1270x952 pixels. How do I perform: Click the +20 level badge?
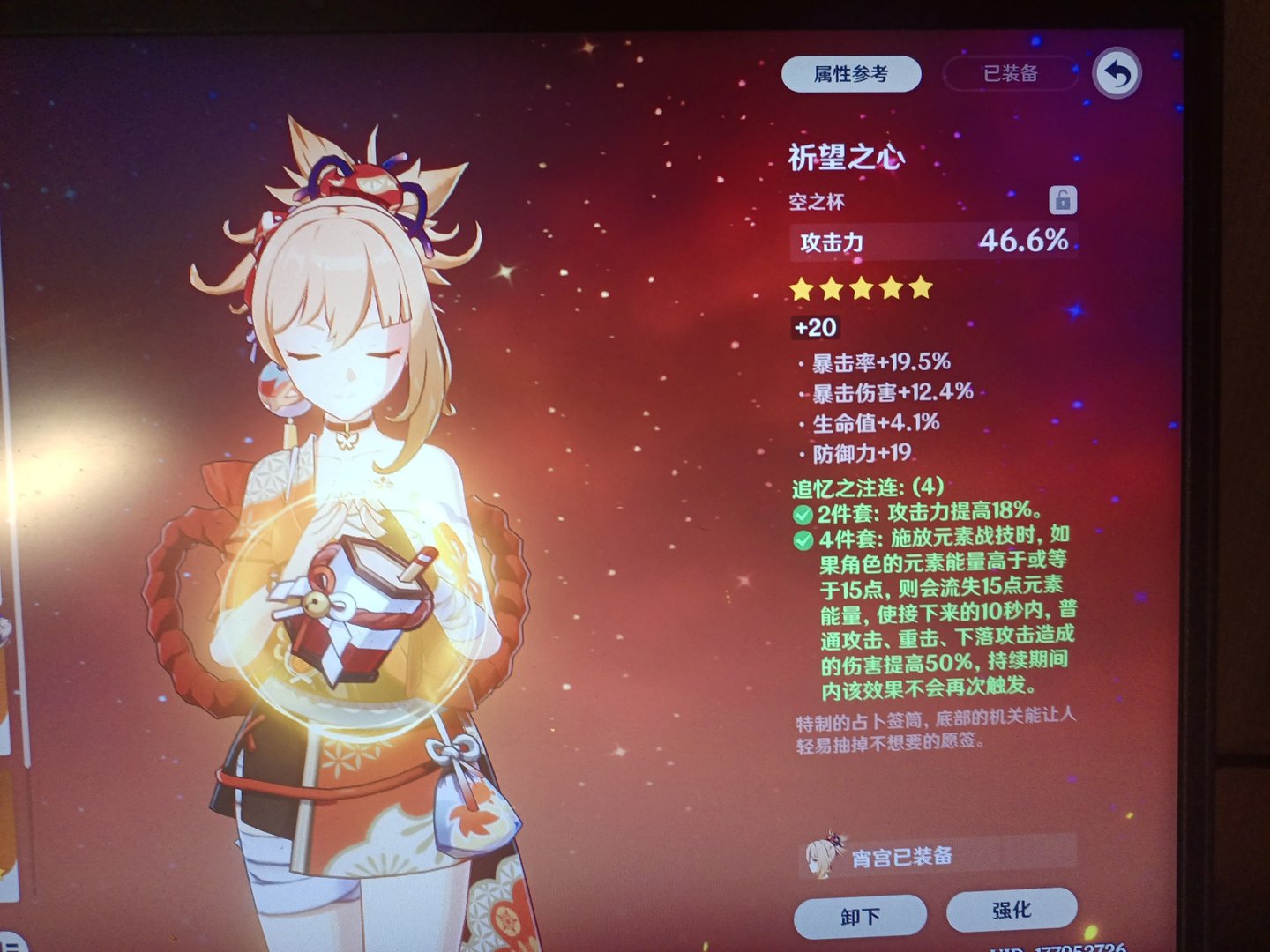pos(814,328)
